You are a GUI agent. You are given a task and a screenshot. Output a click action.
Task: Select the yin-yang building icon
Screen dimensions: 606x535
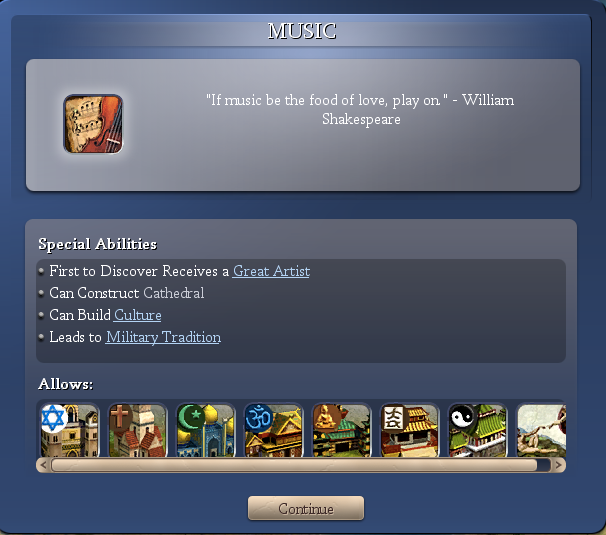[x=477, y=430]
